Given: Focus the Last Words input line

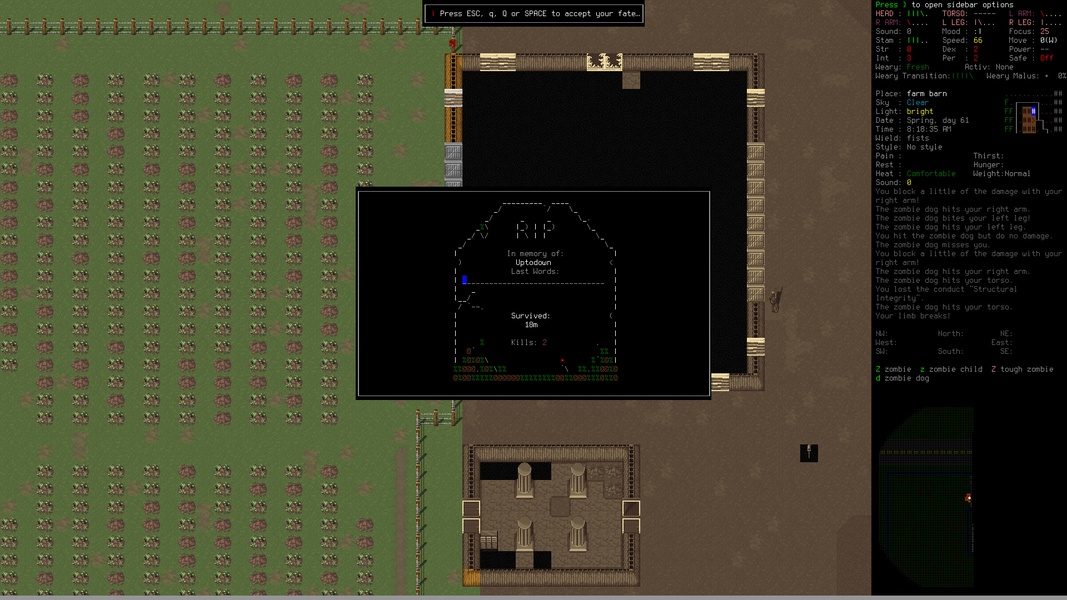Looking at the screenshot, I should pos(534,281).
